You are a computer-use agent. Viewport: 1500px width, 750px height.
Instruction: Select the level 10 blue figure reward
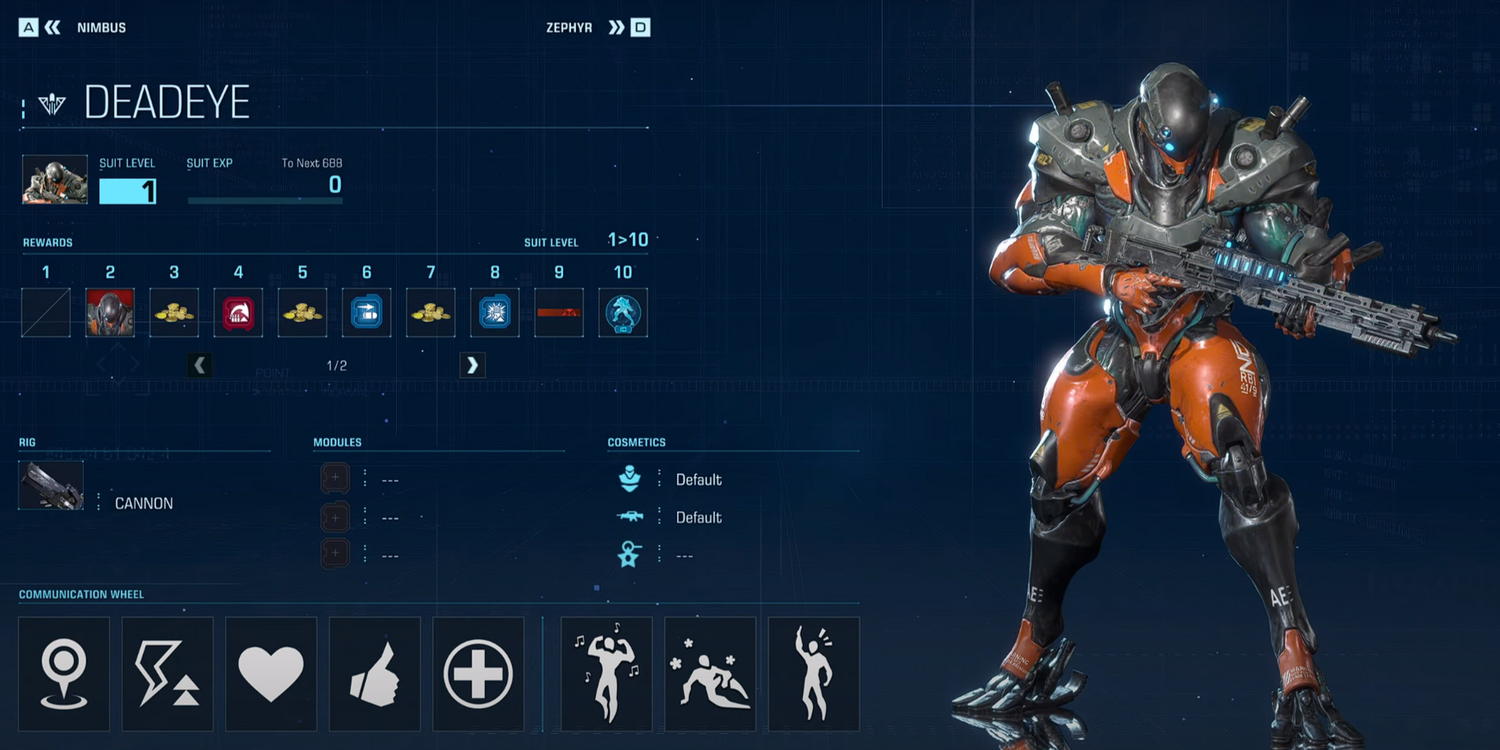(x=623, y=313)
